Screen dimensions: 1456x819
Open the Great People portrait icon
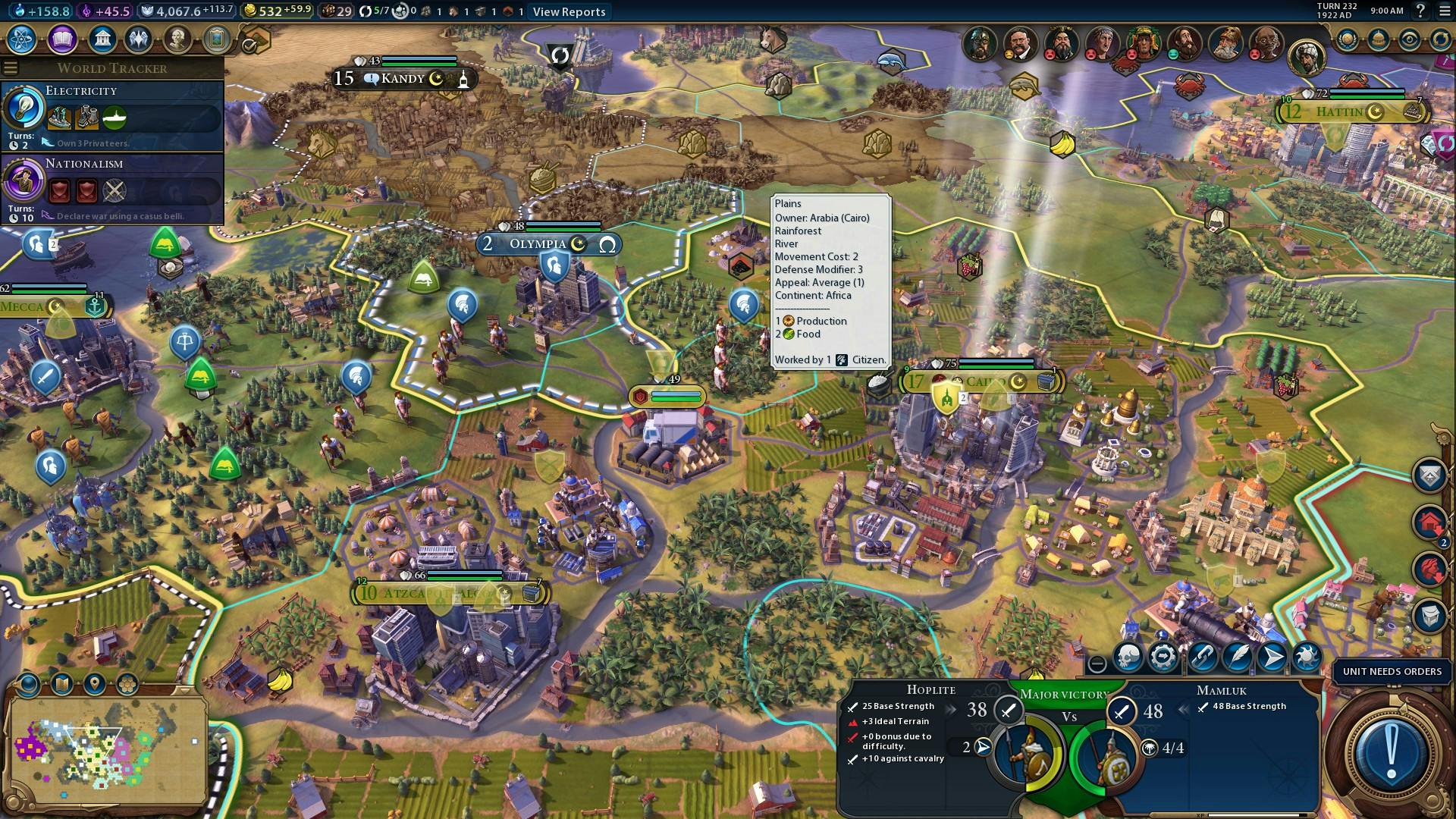pos(177,39)
